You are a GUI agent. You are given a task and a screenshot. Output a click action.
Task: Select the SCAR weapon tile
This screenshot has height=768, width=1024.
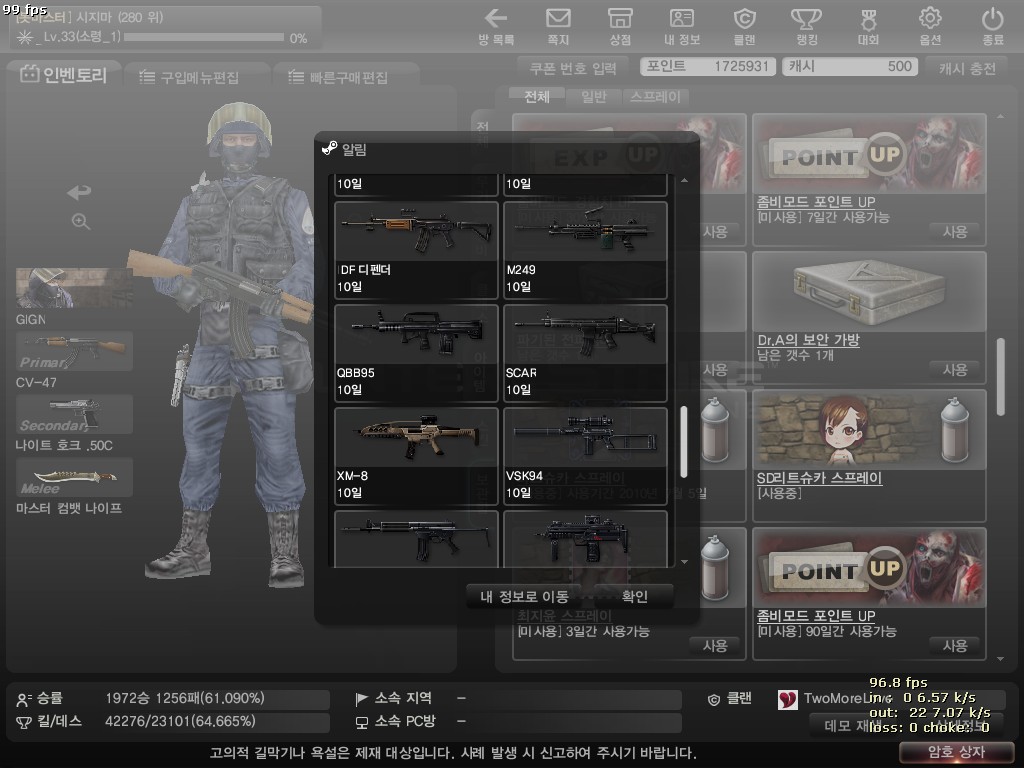tap(585, 353)
